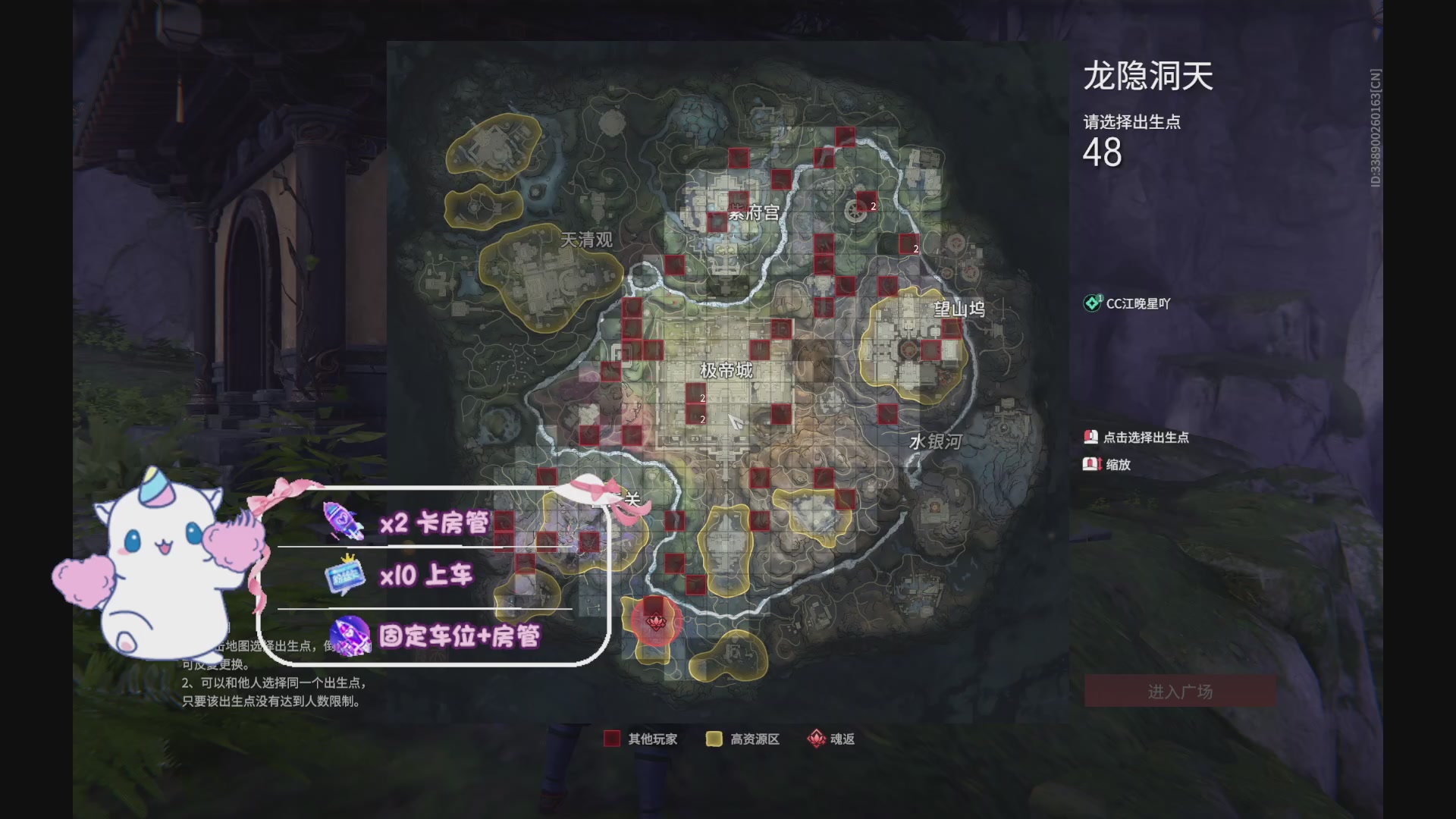This screenshot has height=819, width=1456.
Task: Click the fan card icon beside x10 上车
Action: click(x=345, y=575)
